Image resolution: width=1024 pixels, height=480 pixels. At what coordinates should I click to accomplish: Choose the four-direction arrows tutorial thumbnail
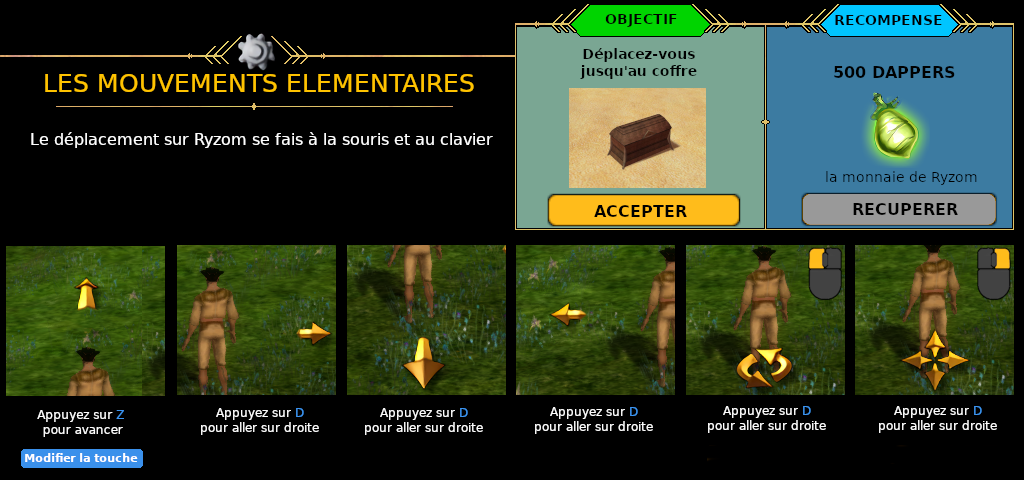(934, 320)
